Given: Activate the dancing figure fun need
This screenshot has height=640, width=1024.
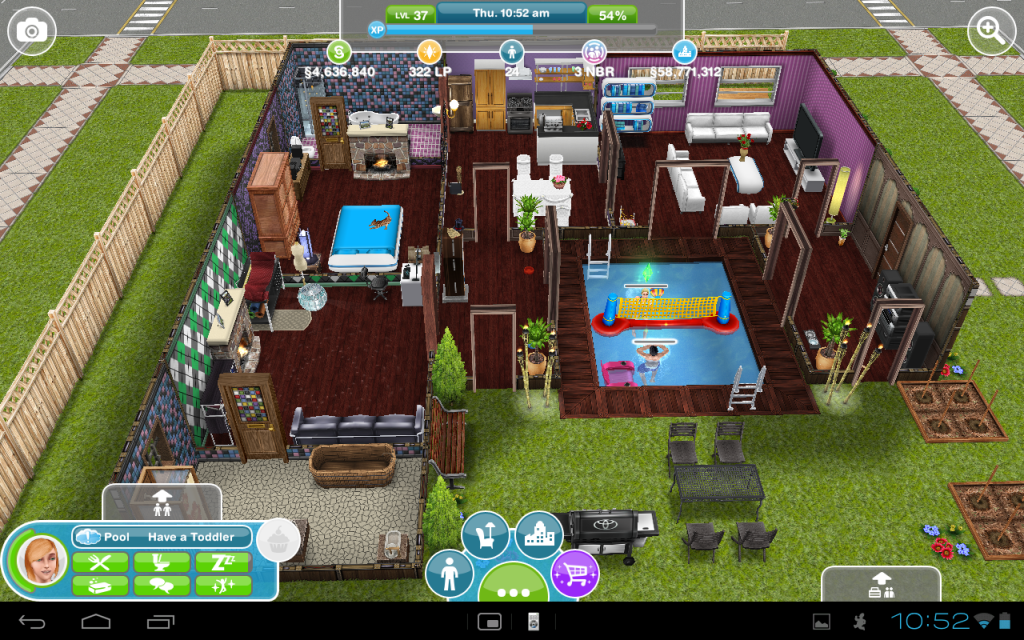Looking at the screenshot, I should tap(222, 586).
